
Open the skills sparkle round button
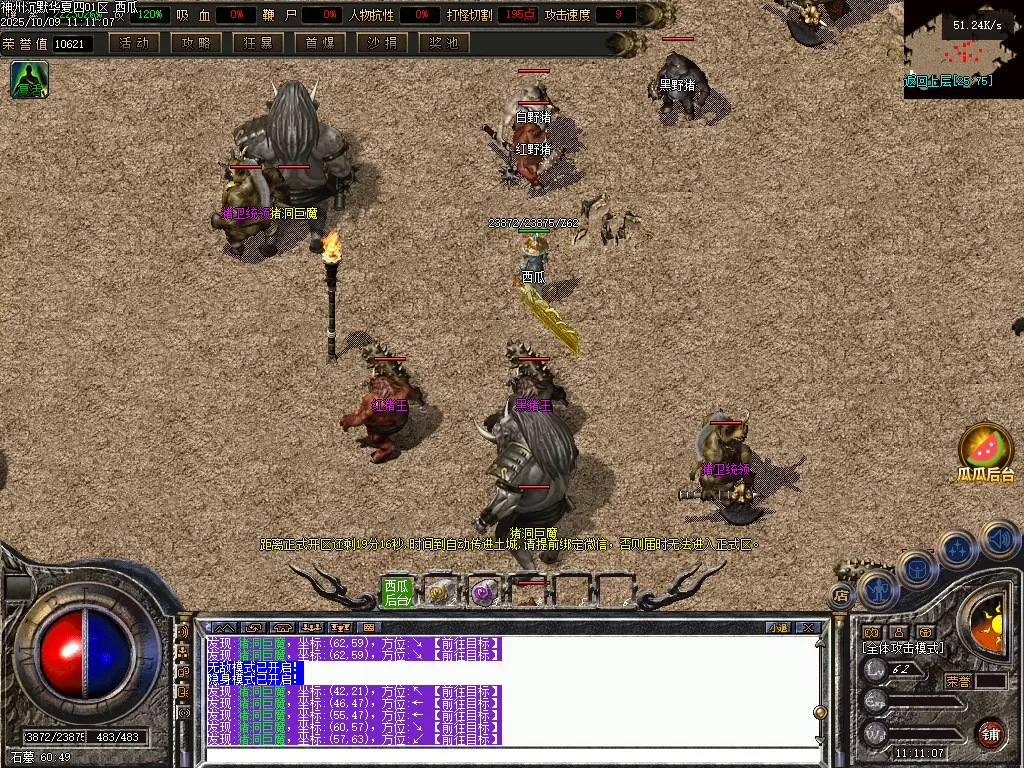(958, 550)
